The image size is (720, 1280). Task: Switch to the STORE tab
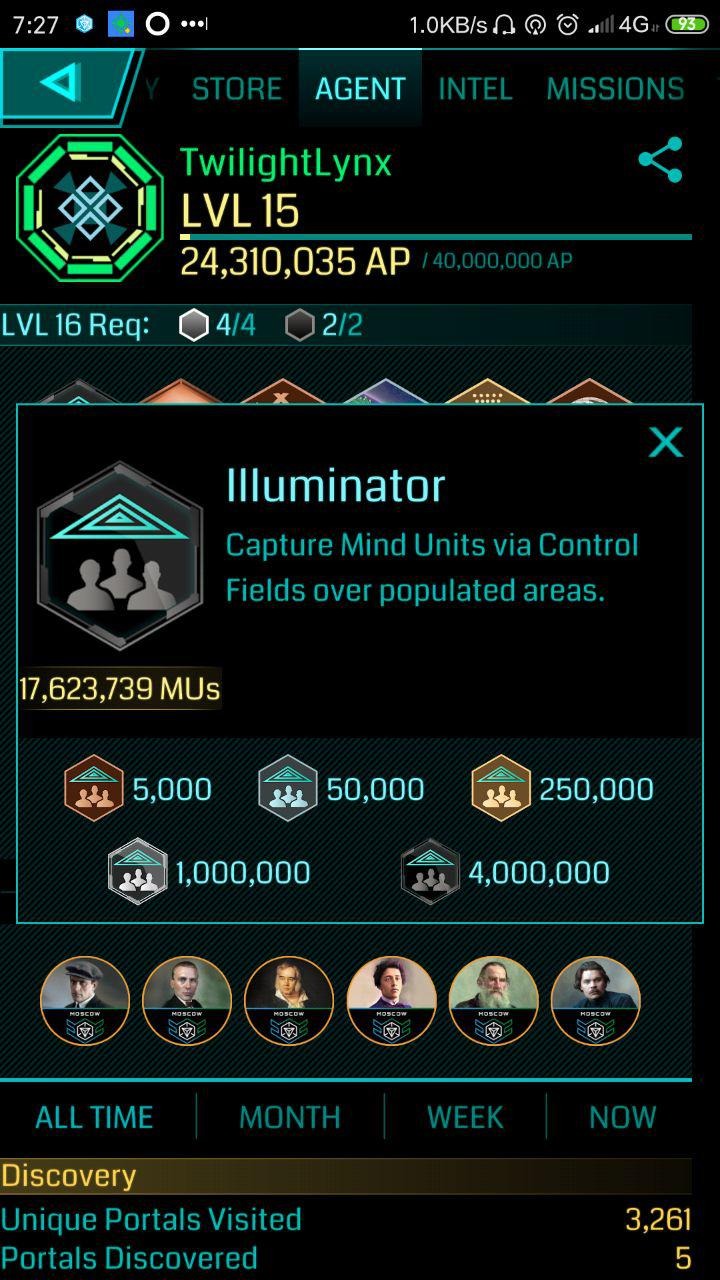(x=237, y=89)
